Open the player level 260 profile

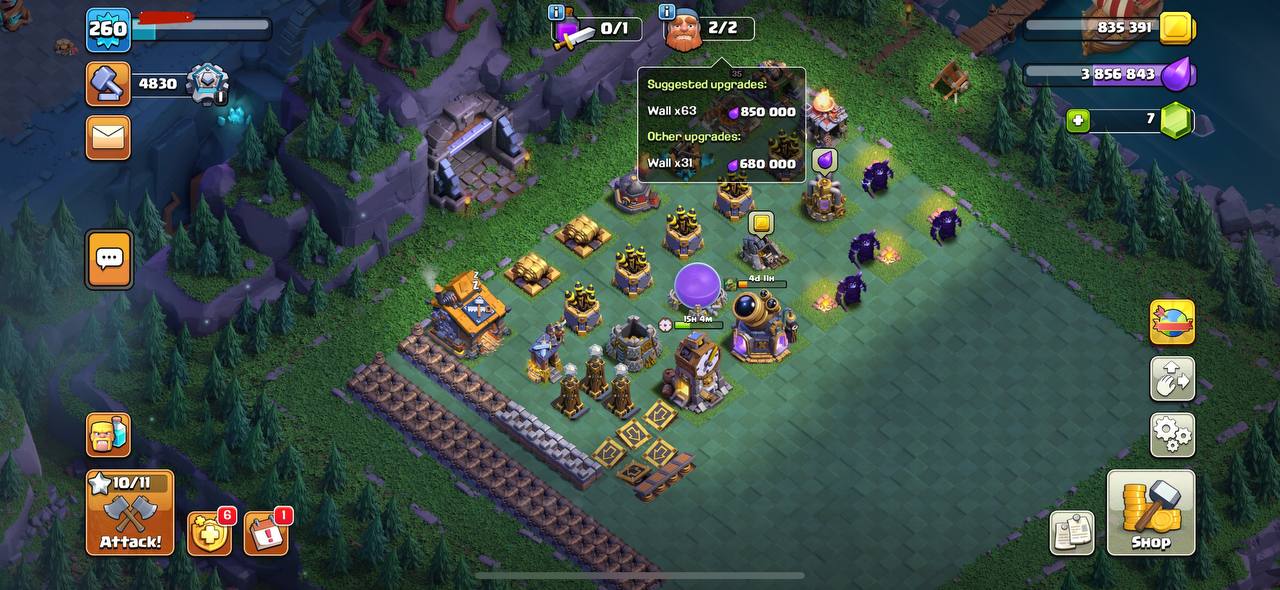(x=108, y=29)
